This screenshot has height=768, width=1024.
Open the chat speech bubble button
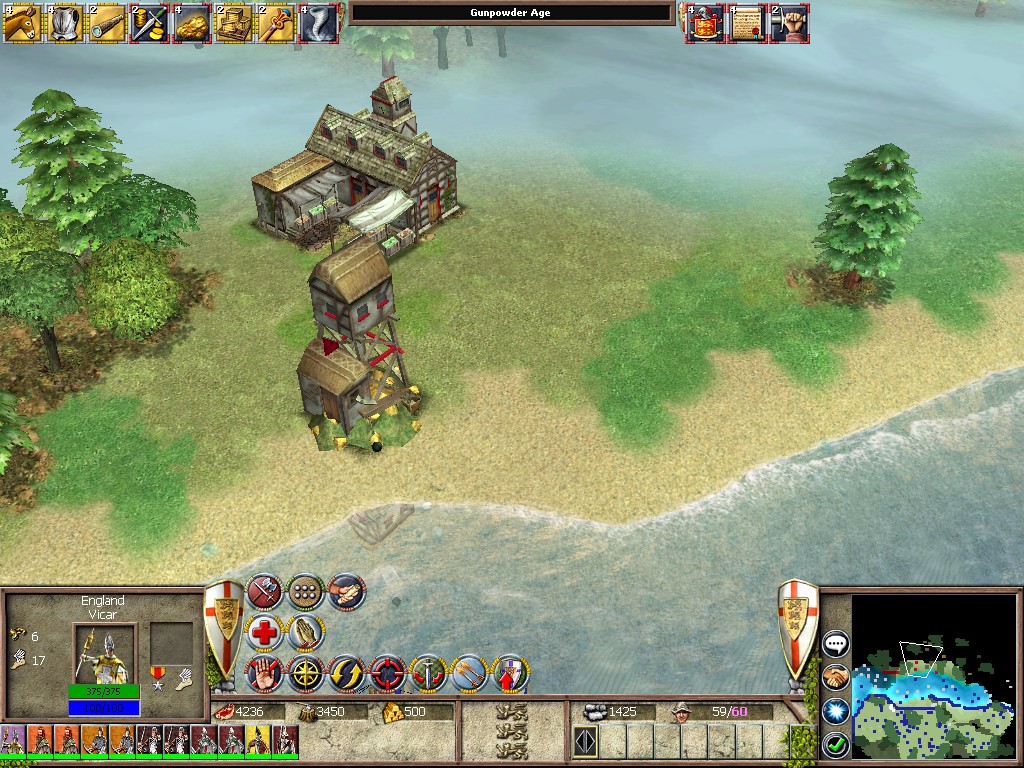pos(835,644)
